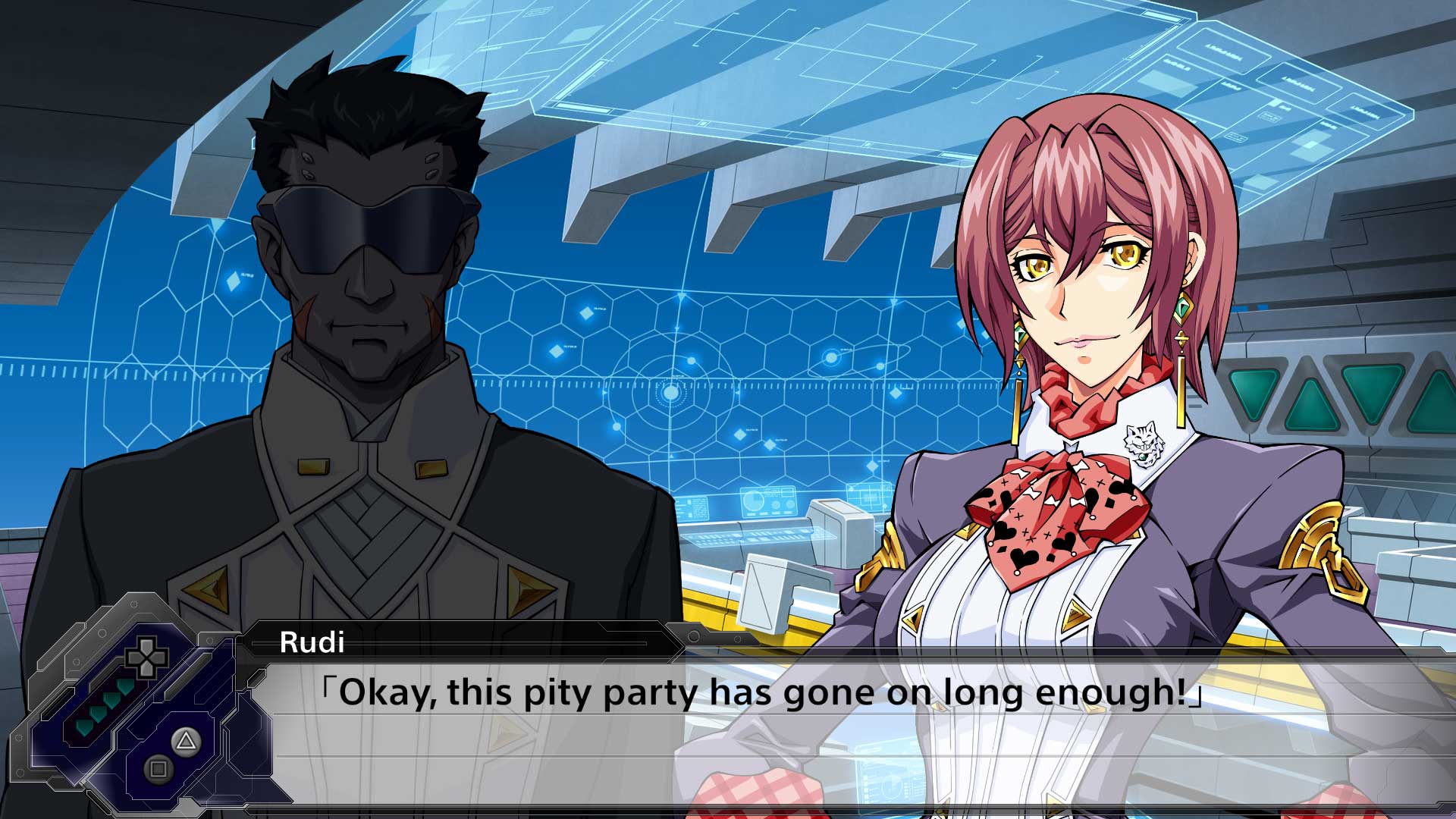This screenshot has width=1456, height=819.
Task: Click the second teal arrow from the top
Action: pos(112,701)
